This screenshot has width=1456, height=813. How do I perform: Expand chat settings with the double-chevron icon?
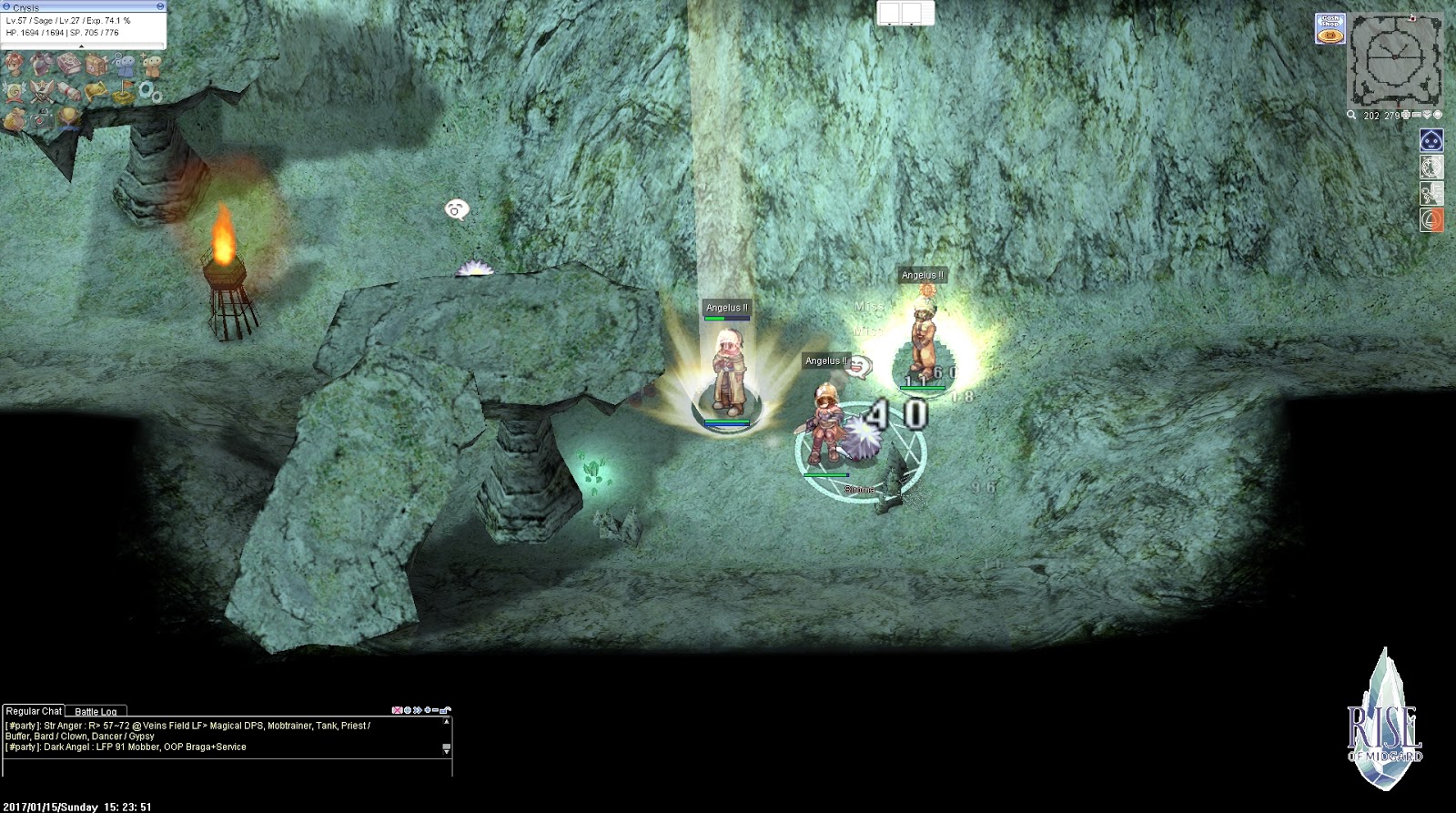click(417, 710)
